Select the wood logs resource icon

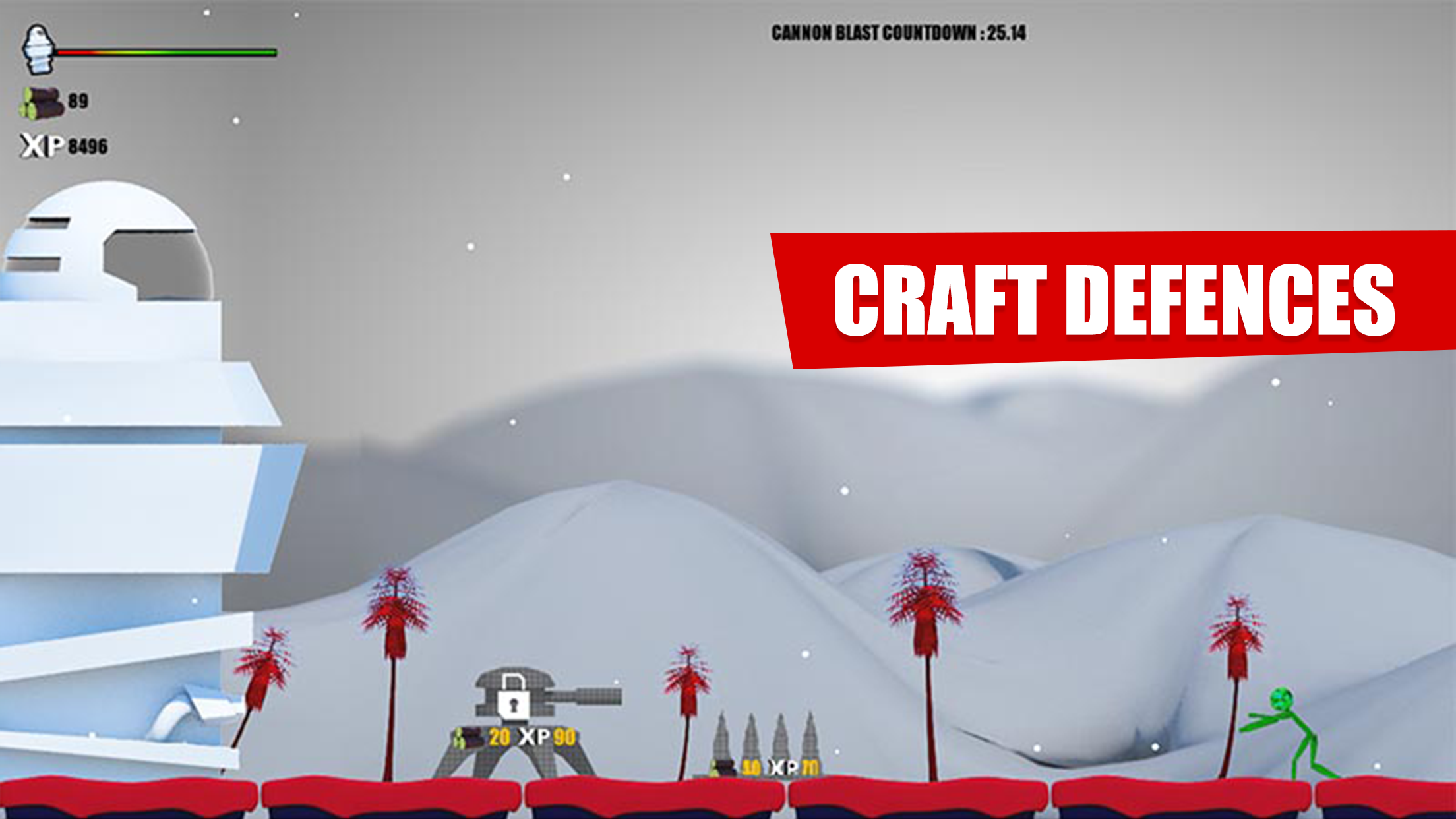coord(41,102)
